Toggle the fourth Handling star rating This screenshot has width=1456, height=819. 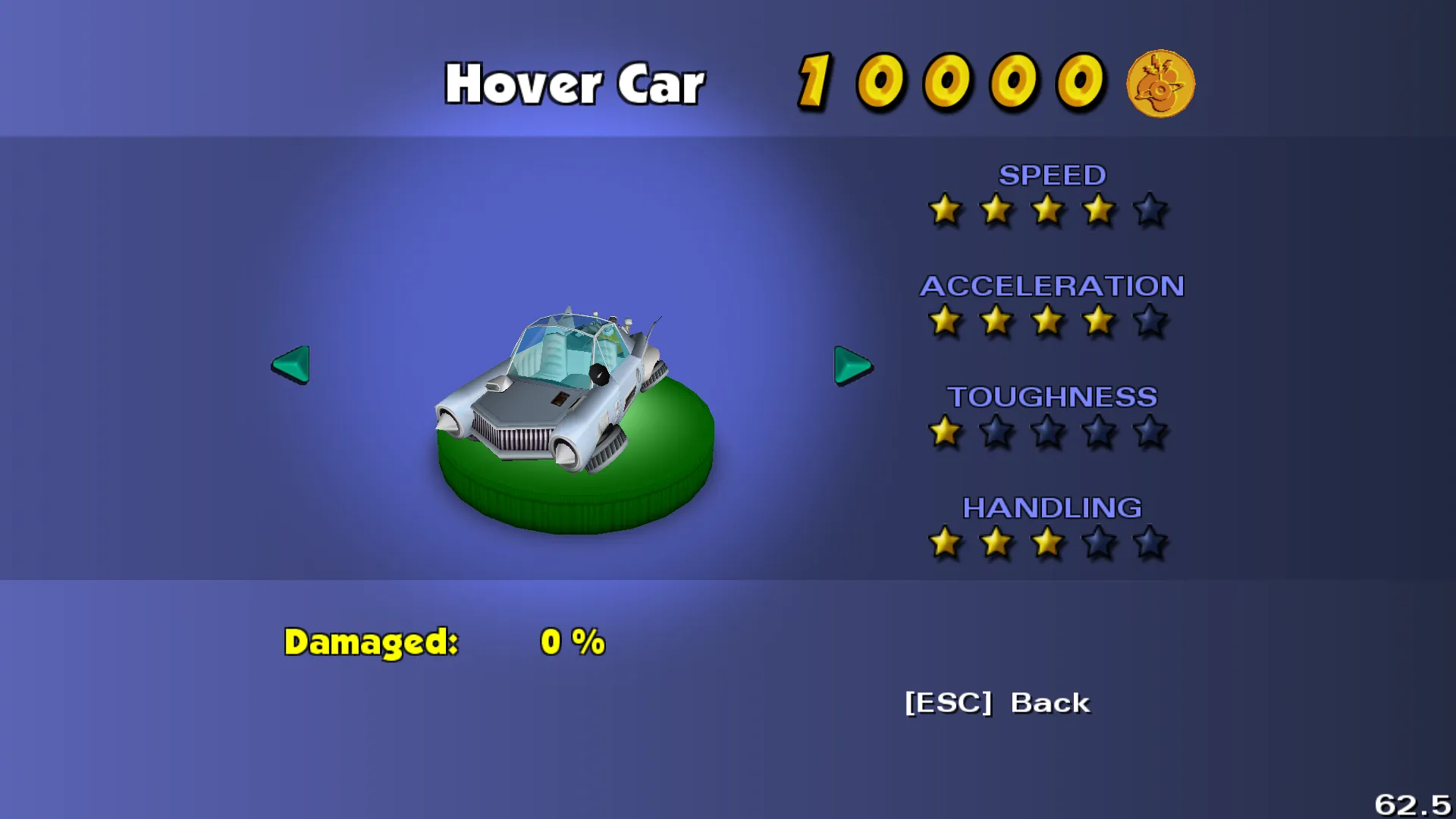pos(1098,543)
